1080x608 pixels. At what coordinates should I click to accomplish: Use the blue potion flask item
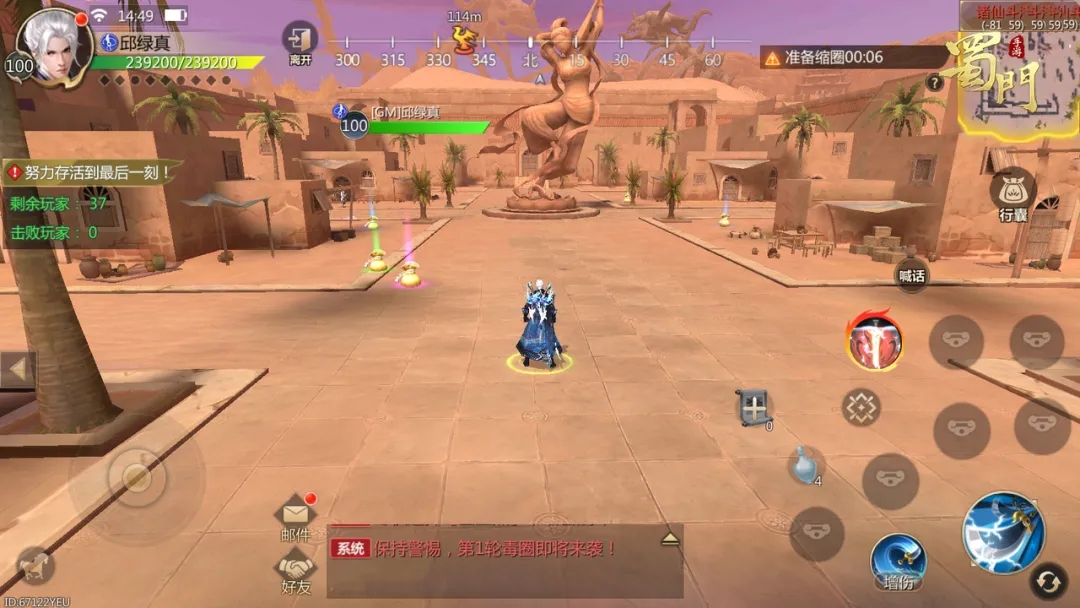click(805, 465)
